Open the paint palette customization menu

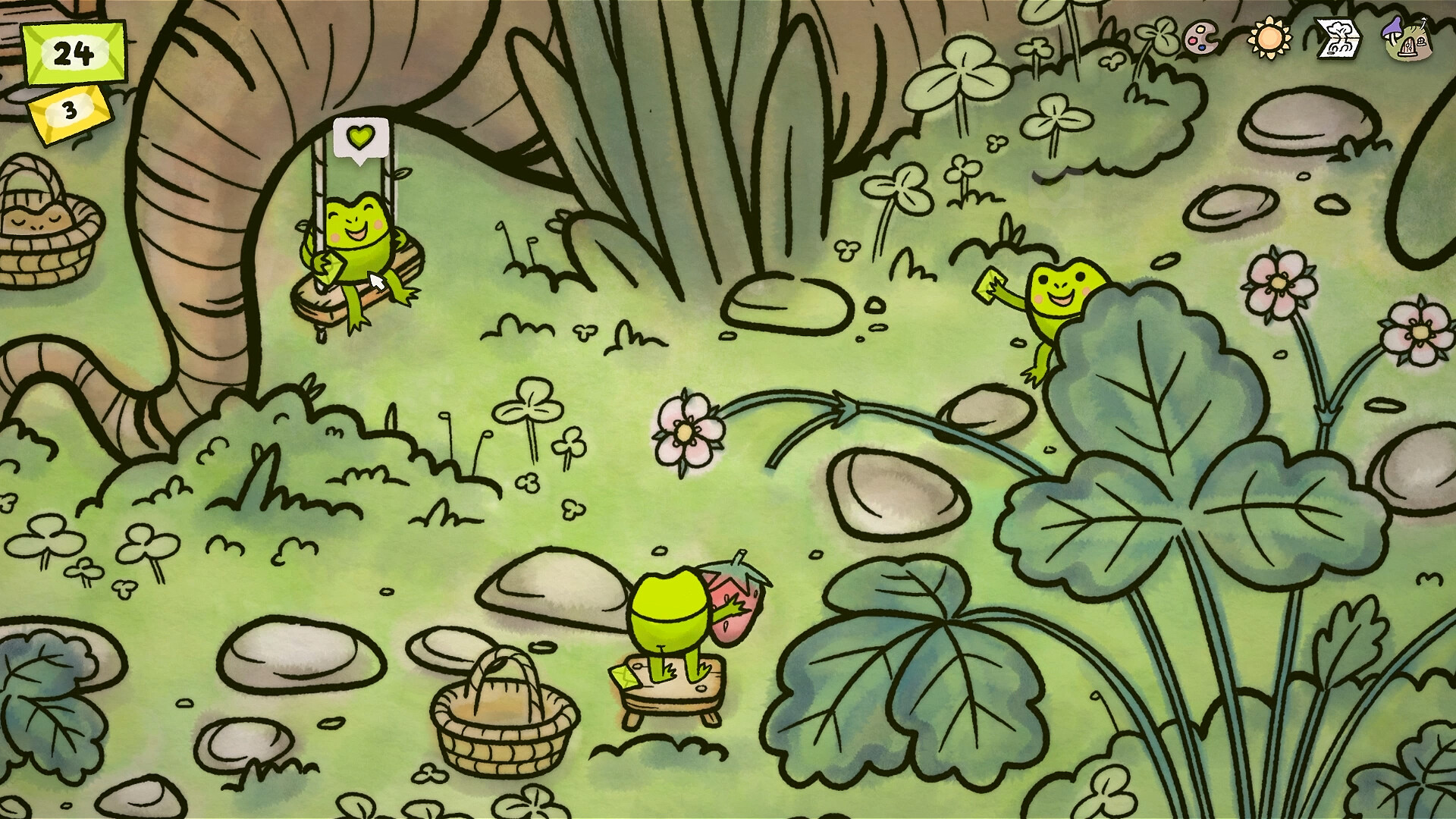[x=1200, y=36]
